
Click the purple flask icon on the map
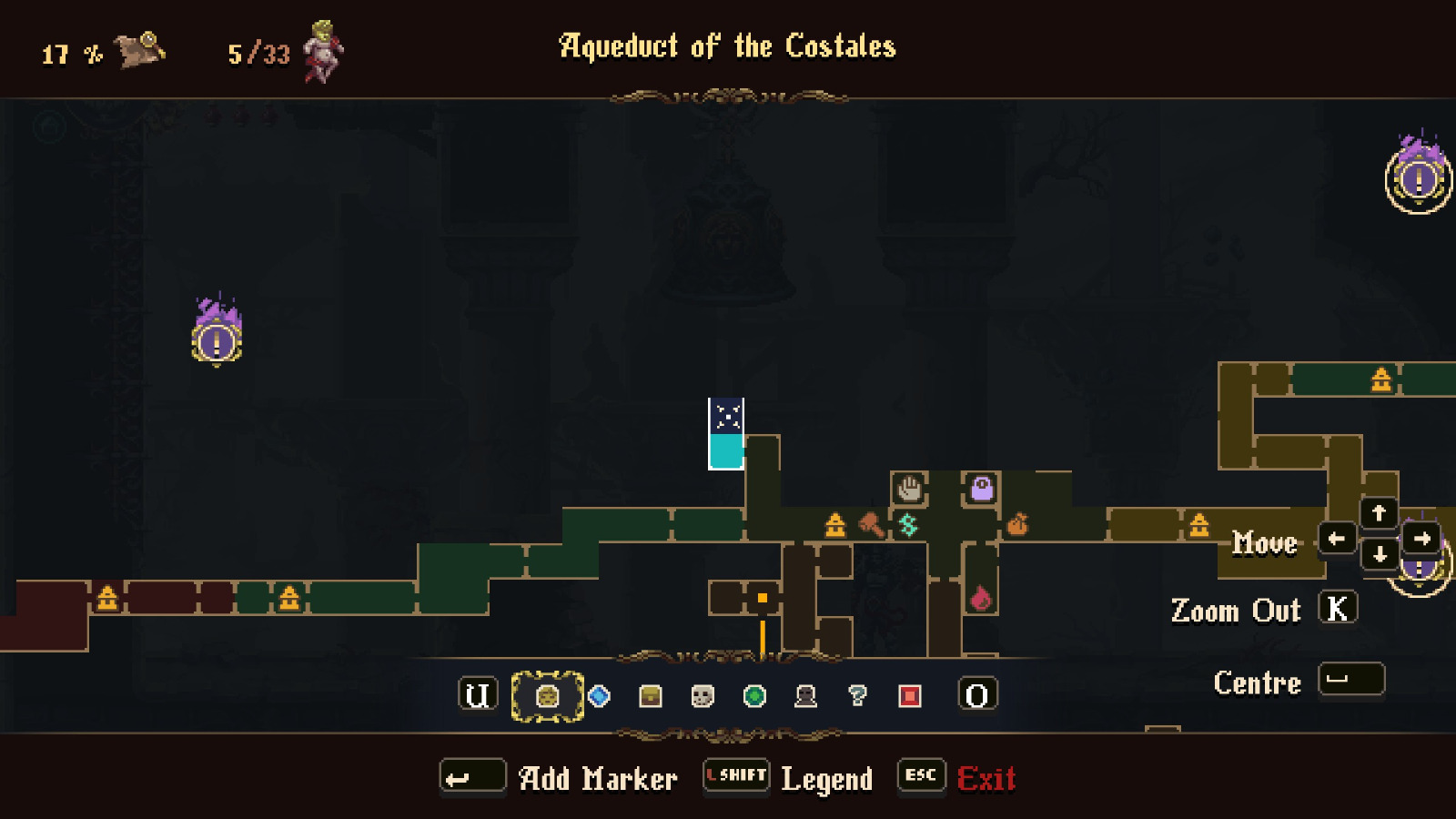pos(982,489)
